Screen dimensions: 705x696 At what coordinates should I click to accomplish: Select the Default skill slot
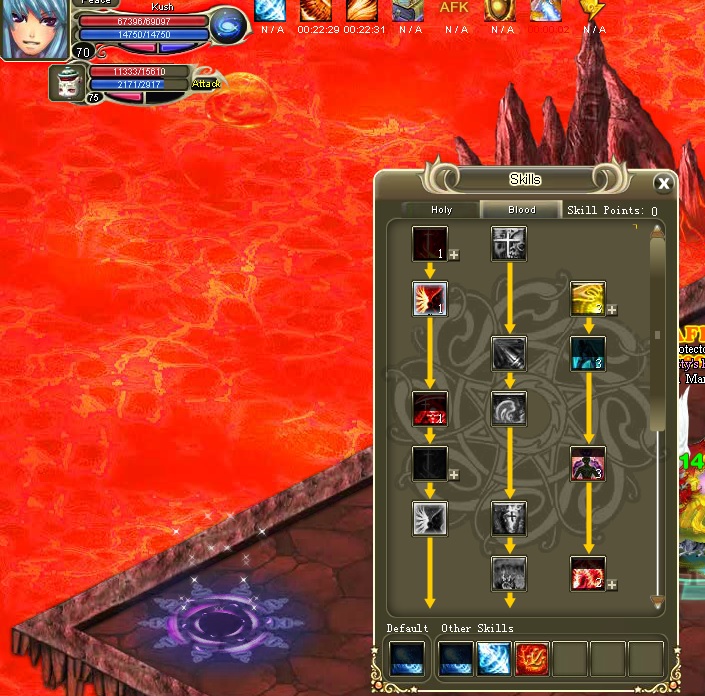(407, 659)
